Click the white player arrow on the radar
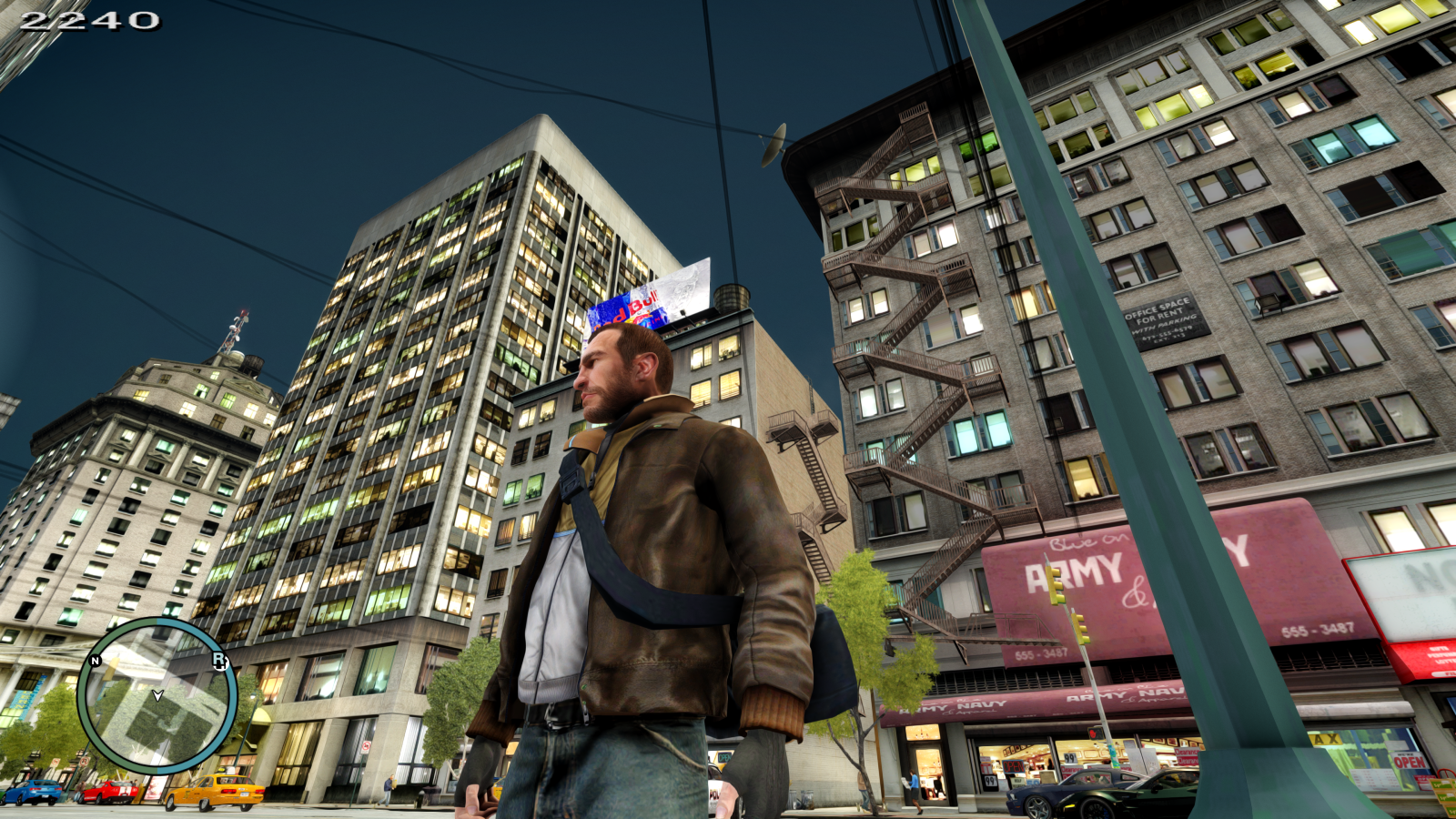 click(157, 695)
